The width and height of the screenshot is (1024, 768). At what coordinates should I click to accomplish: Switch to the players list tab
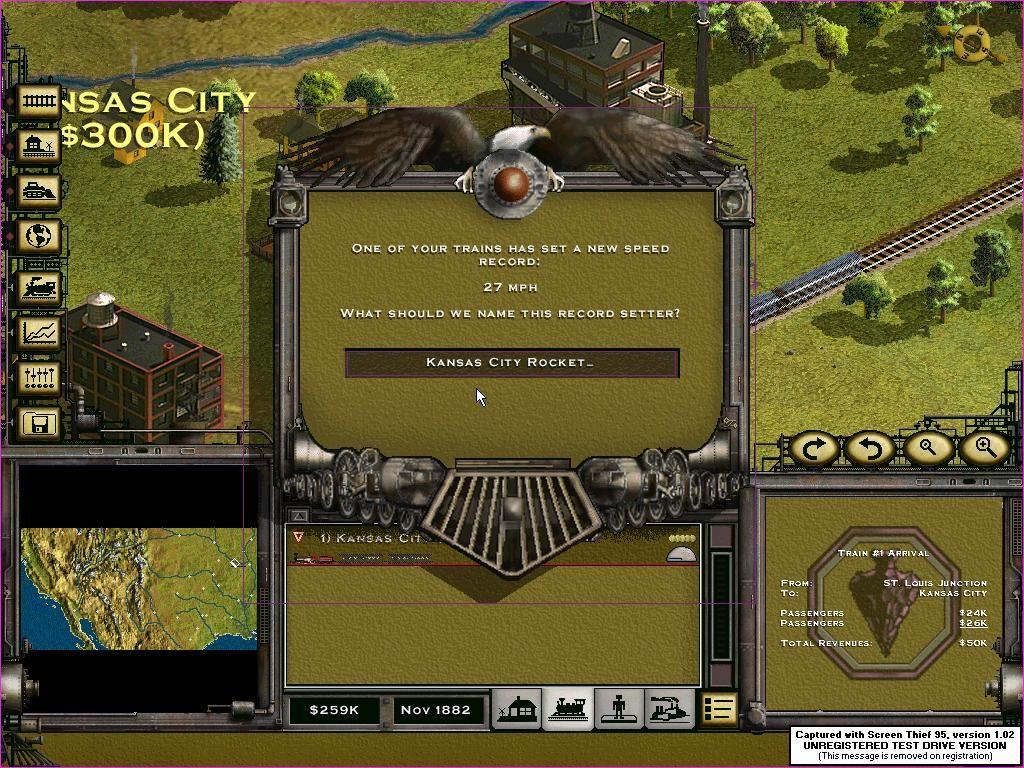(619, 709)
